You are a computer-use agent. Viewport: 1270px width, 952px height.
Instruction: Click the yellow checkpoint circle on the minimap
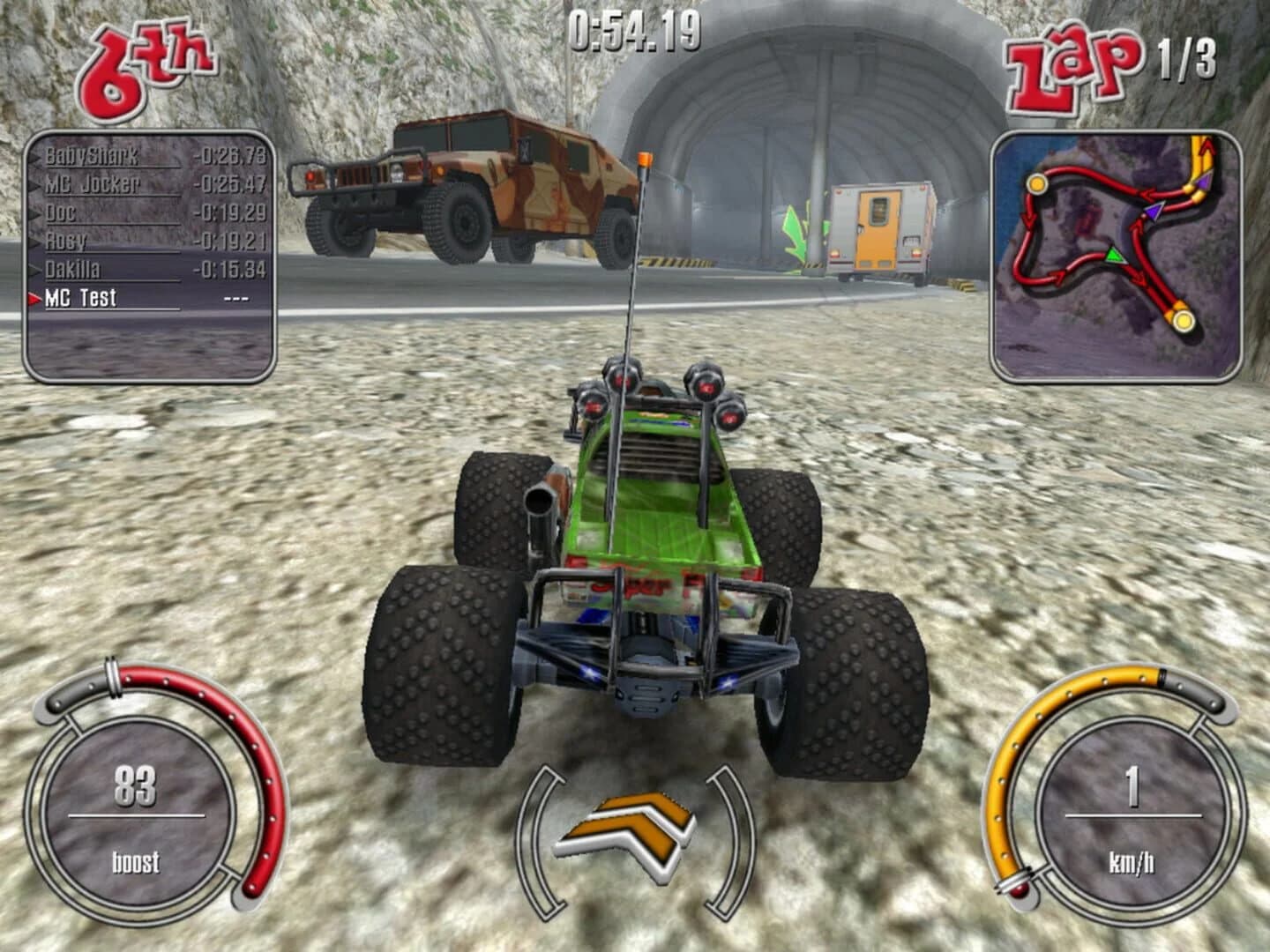1184,322
